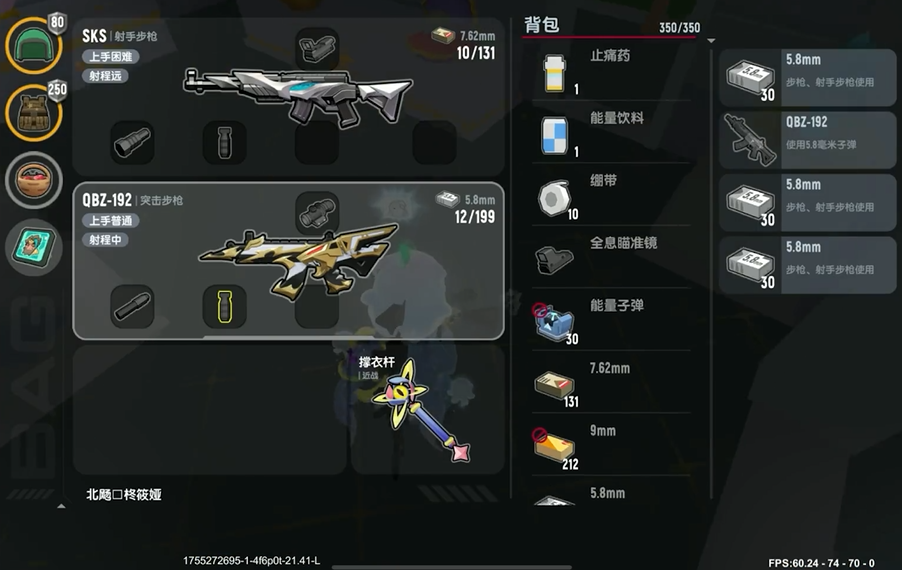Select the SKS muzzle attachment
Screen dimensions: 902x570
coord(132,142)
